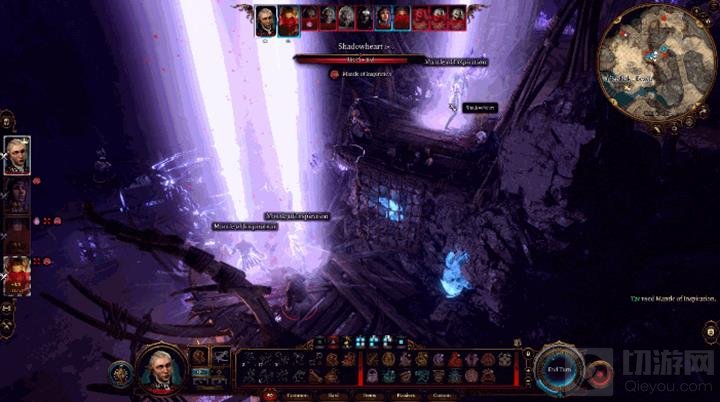Open the large active character portrait

(x=159, y=367)
